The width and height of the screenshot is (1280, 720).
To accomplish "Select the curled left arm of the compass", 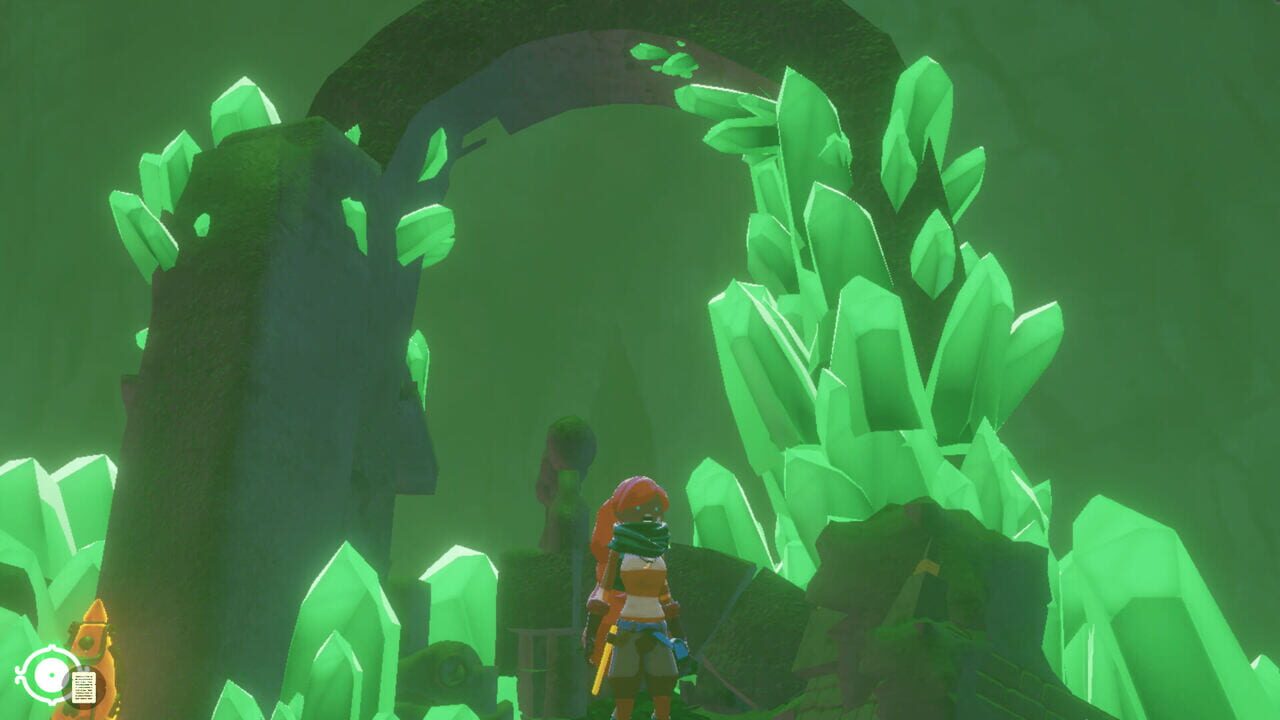I will (21, 673).
